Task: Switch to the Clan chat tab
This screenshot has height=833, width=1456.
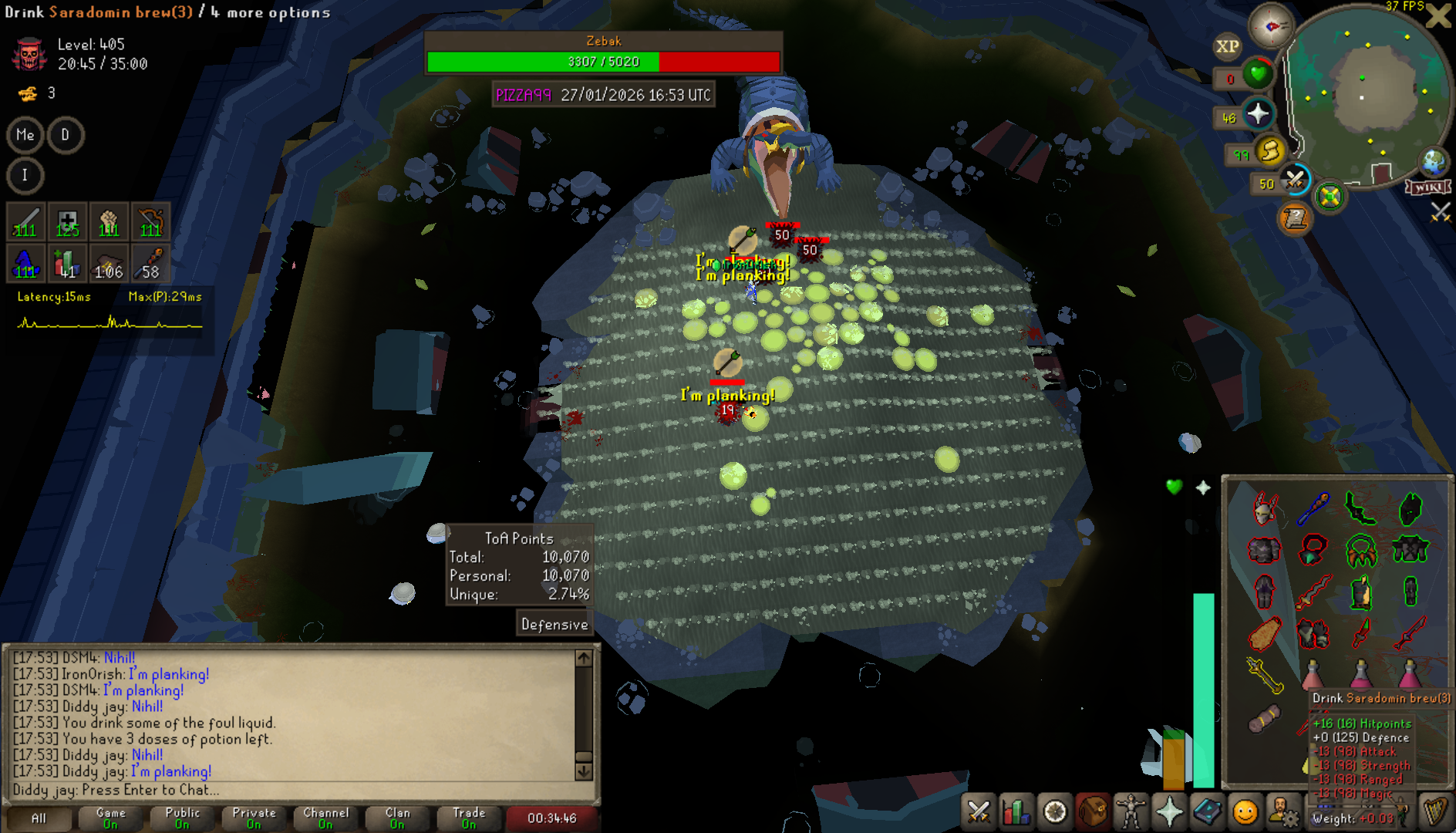Action: (397, 818)
